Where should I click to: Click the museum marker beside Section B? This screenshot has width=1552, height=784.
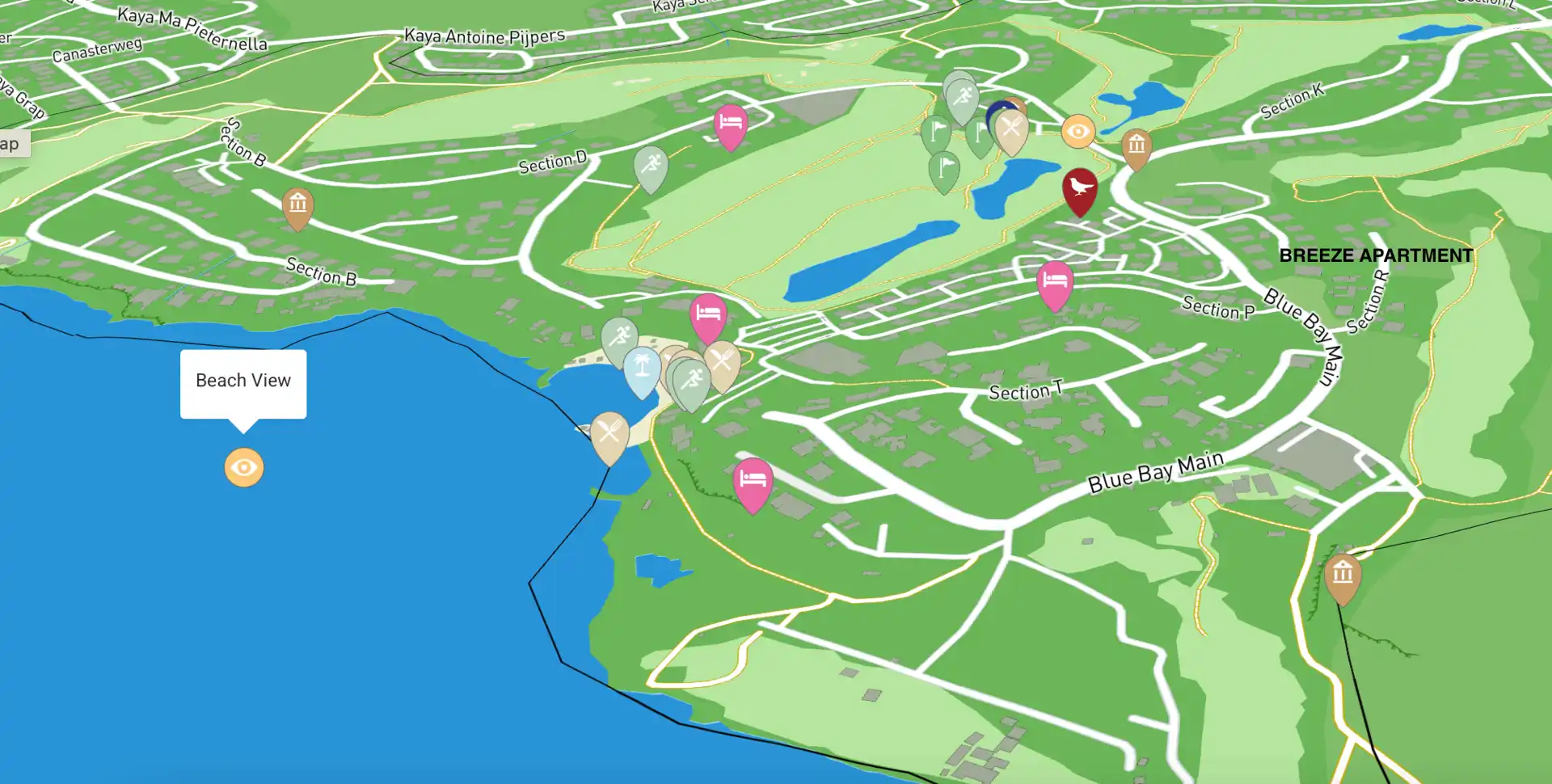point(297,205)
